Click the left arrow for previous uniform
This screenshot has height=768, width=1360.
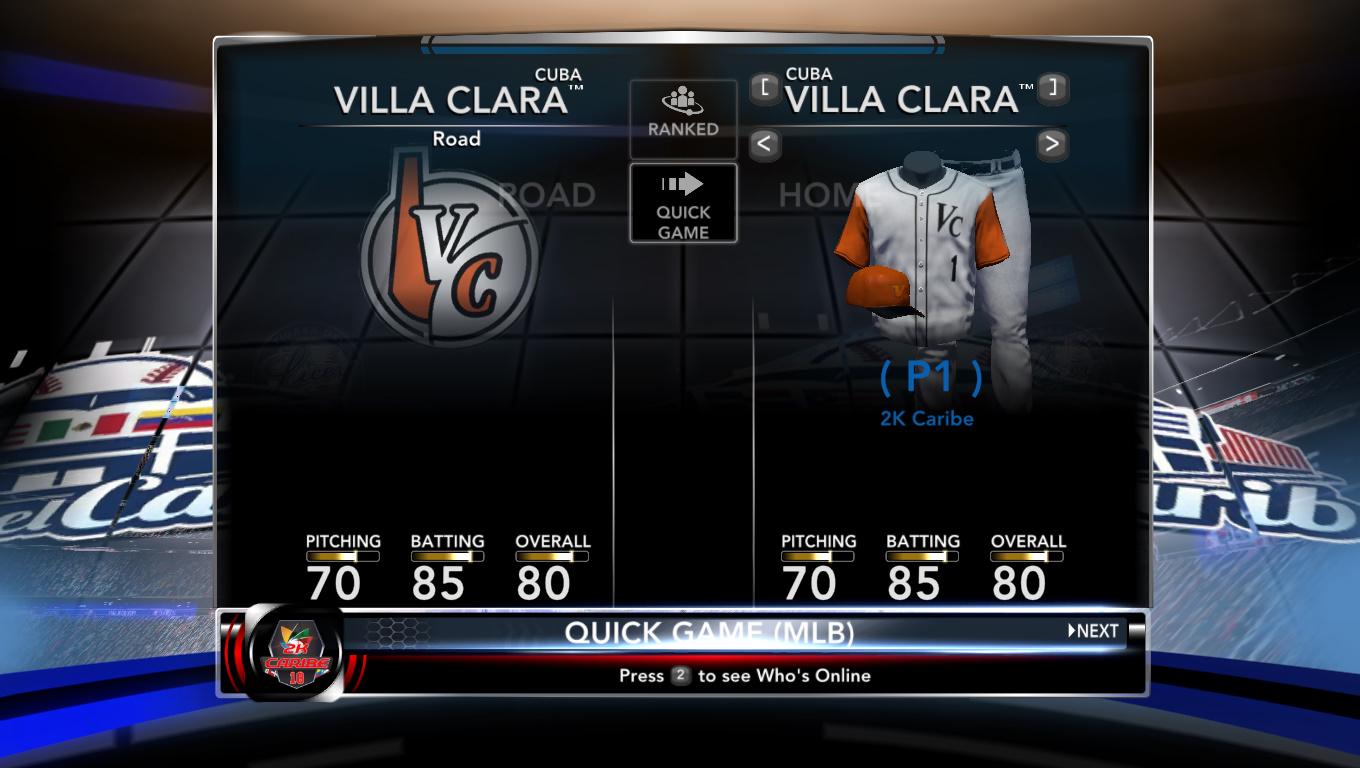point(764,144)
